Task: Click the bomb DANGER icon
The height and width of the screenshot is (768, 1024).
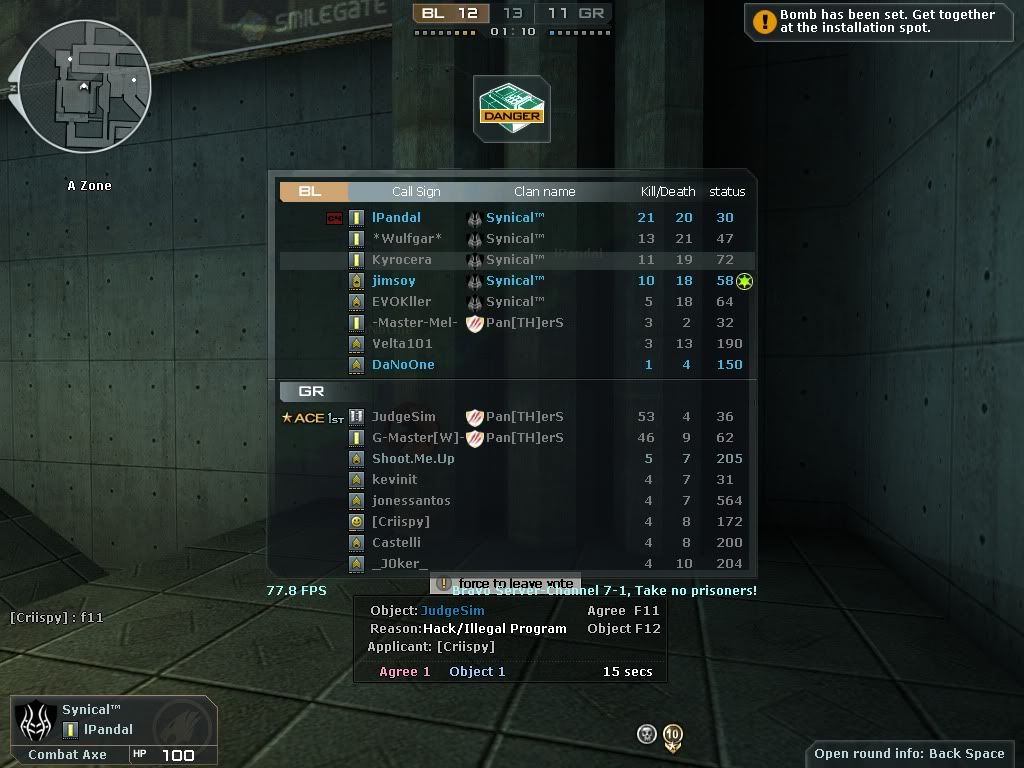Action: tap(511, 109)
